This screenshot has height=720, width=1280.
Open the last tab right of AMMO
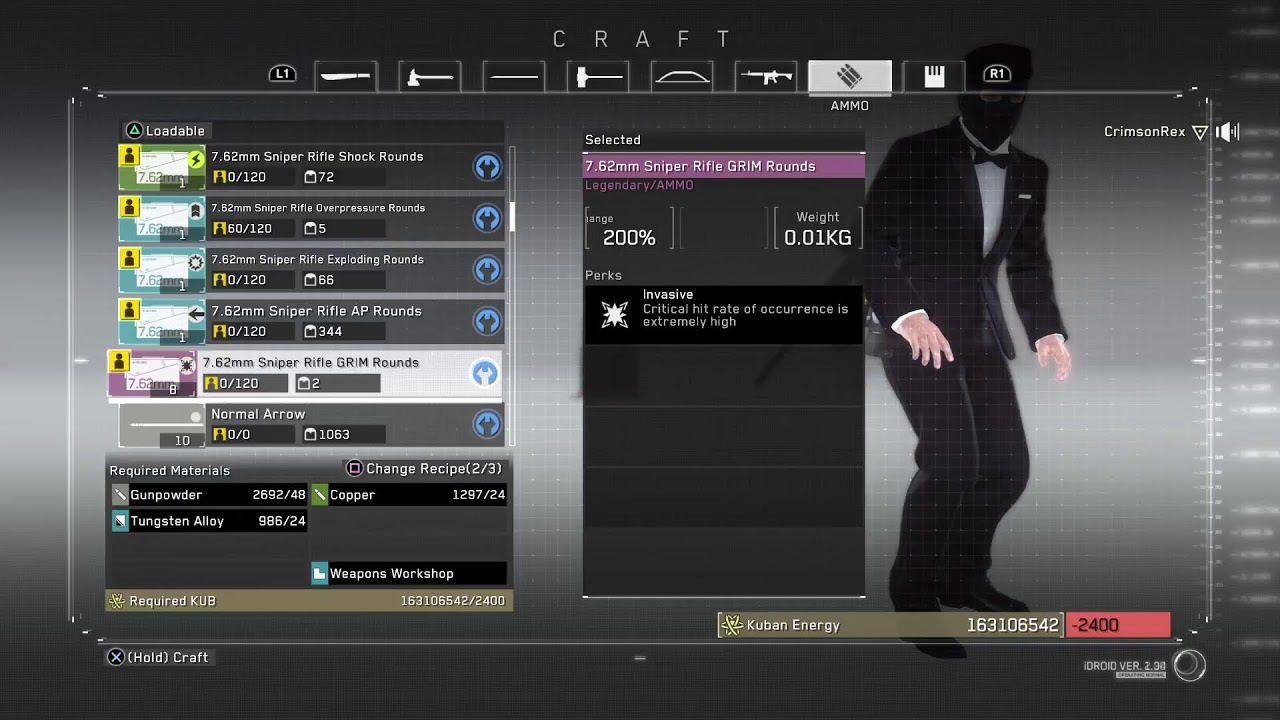[933, 76]
